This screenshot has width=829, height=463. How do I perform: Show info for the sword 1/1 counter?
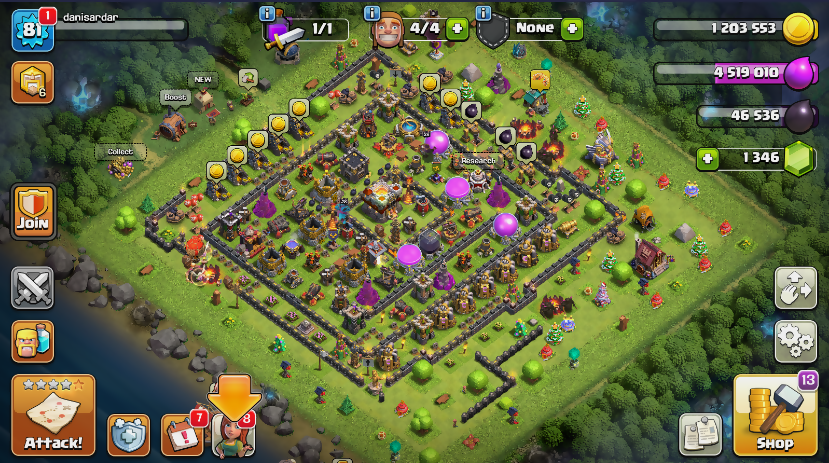266,13
